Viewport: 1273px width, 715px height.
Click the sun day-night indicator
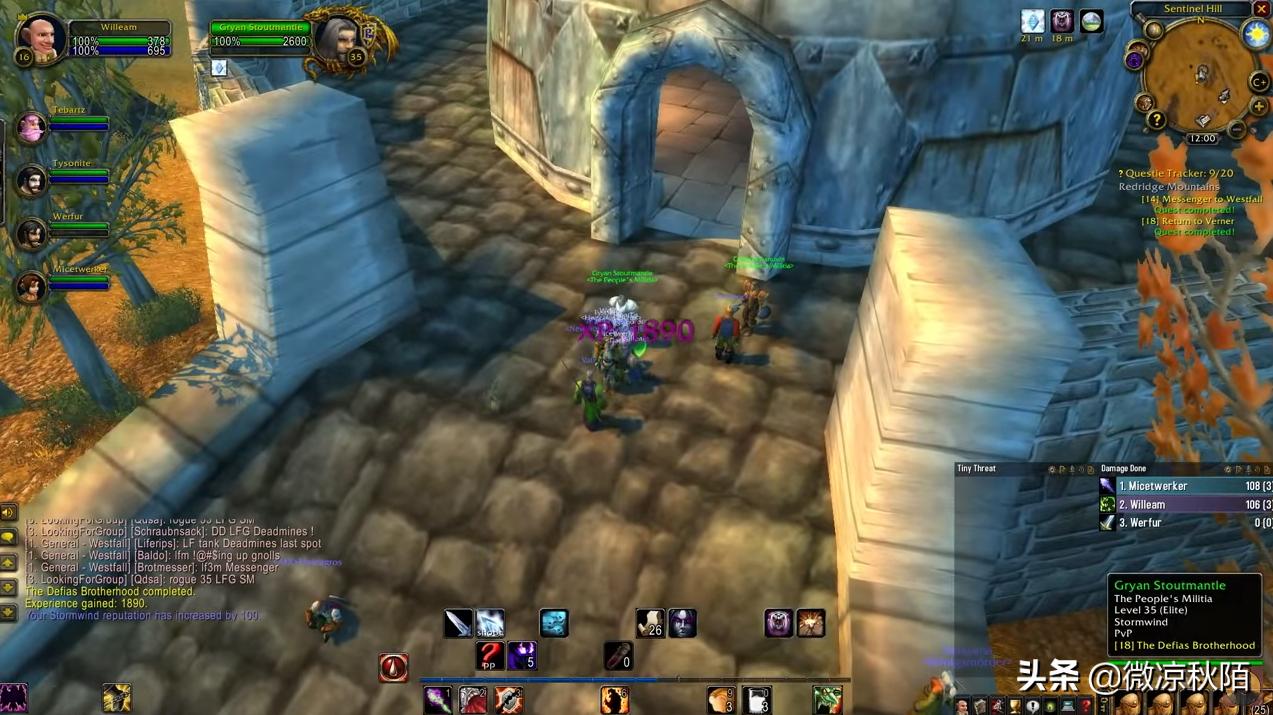tap(1256, 33)
